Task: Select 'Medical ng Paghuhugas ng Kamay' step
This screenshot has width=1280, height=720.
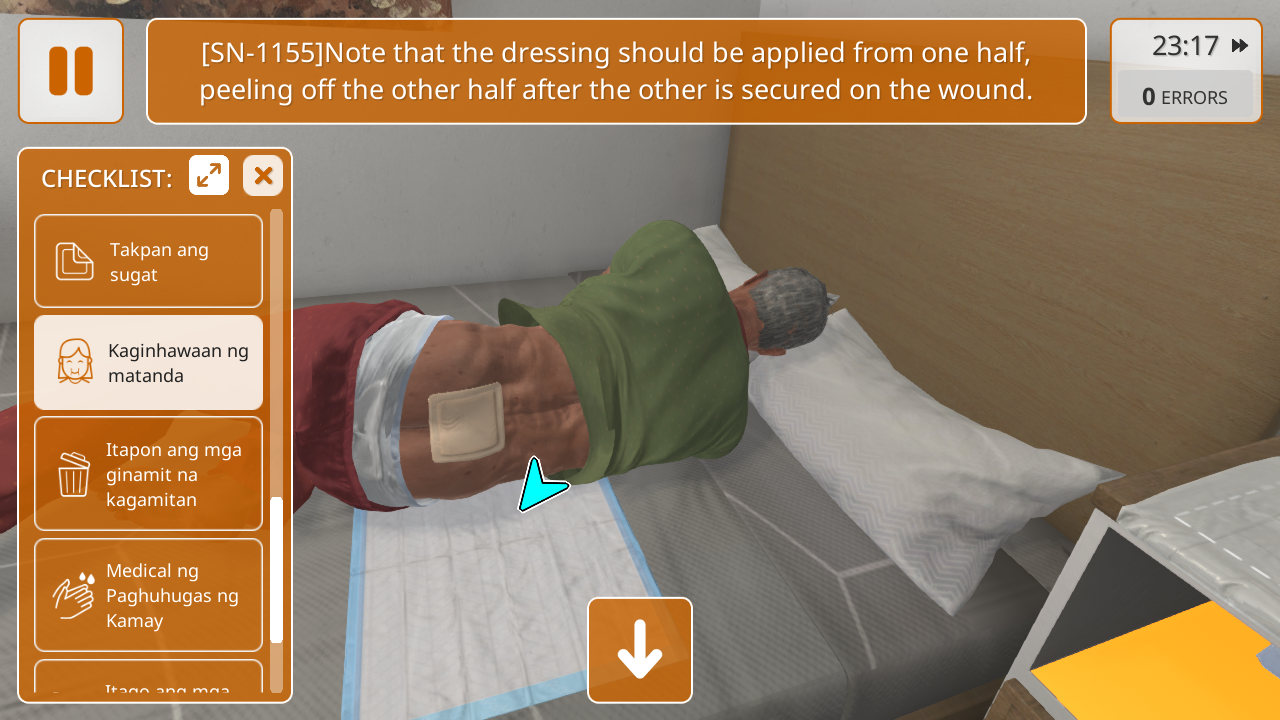Action: pos(148,595)
